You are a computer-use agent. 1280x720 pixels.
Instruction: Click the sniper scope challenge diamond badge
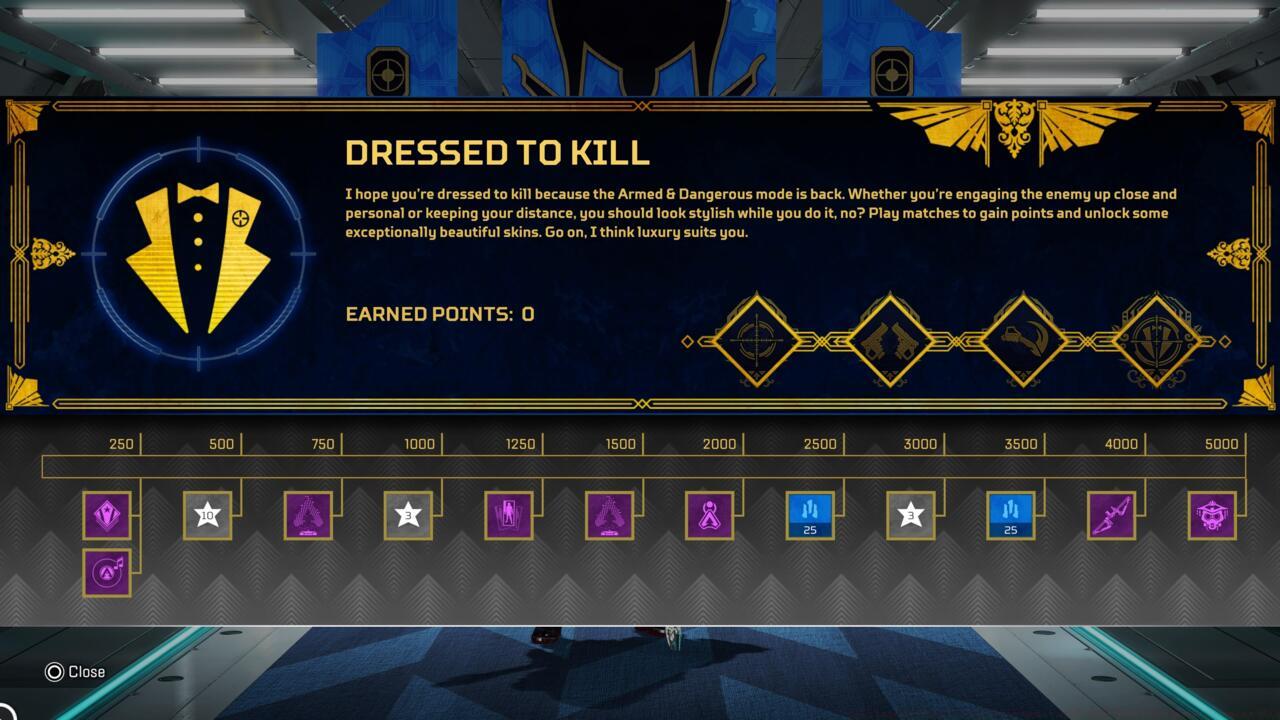click(x=757, y=340)
